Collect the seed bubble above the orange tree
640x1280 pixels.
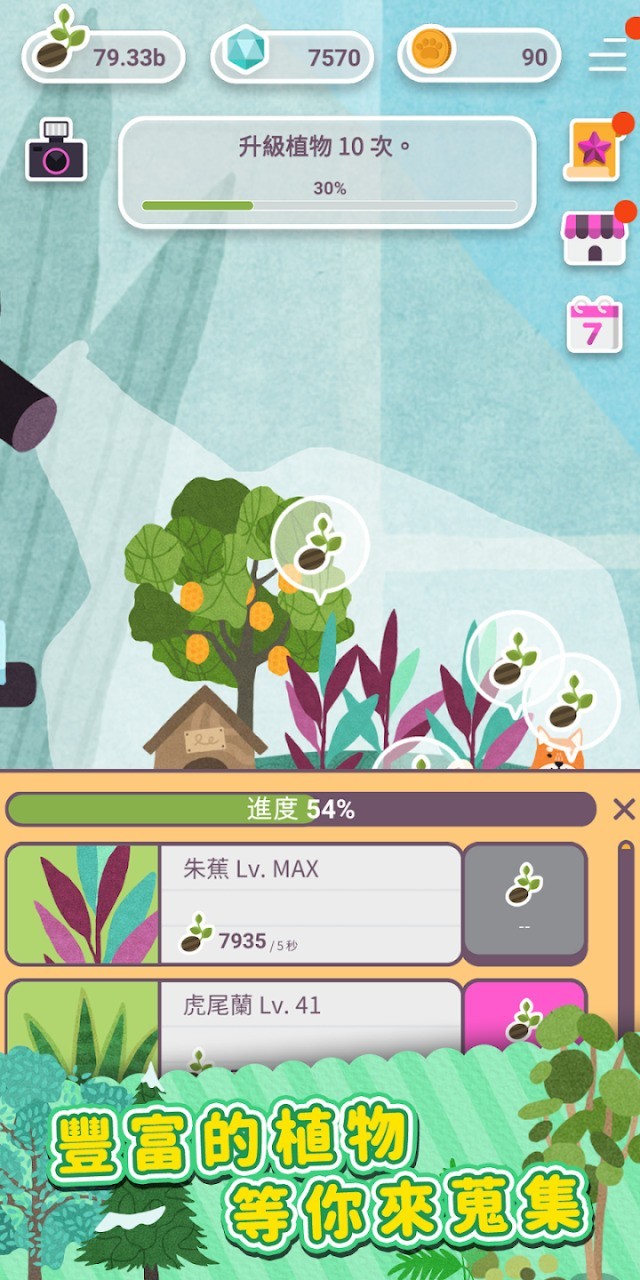pyautogui.click(x=320, y=545)
